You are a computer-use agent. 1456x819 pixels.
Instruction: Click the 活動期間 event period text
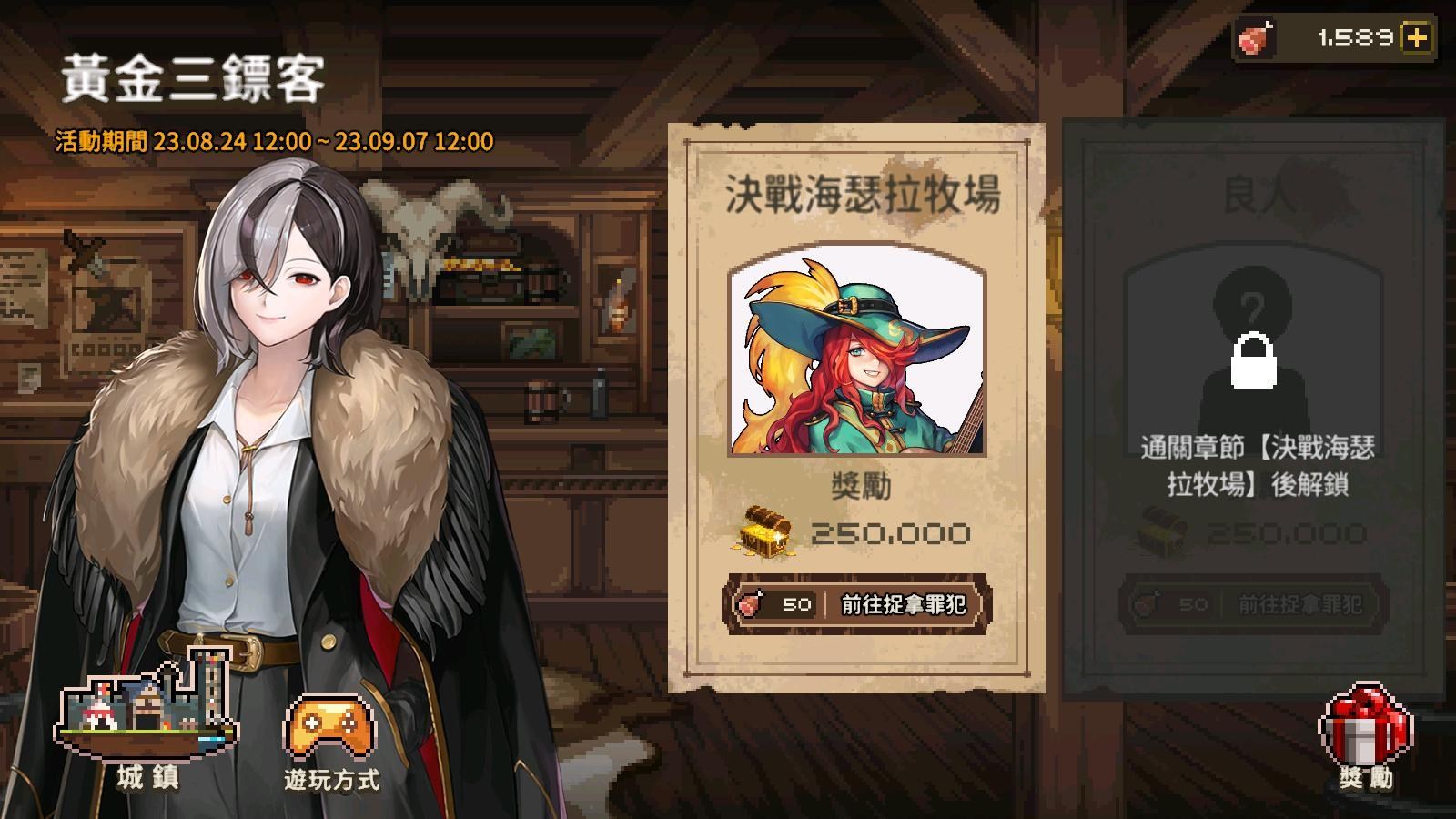(x=273, y=141)
